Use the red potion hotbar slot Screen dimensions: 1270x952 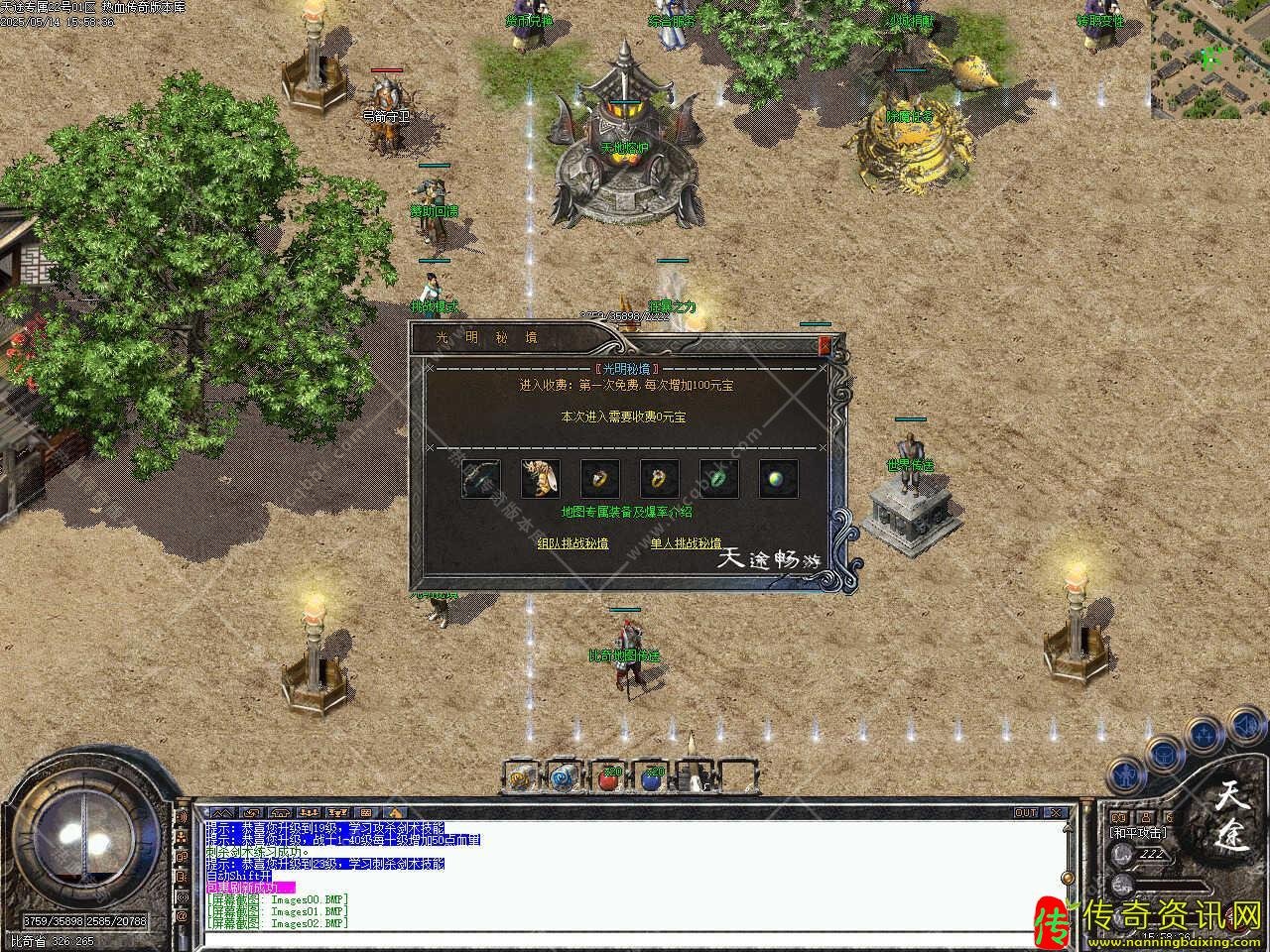[607, 778]
